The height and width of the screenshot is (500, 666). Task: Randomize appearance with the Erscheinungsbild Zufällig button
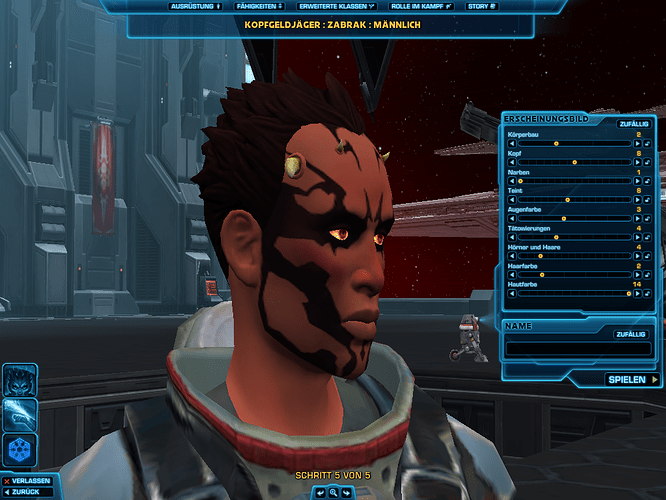pos(631,123)
